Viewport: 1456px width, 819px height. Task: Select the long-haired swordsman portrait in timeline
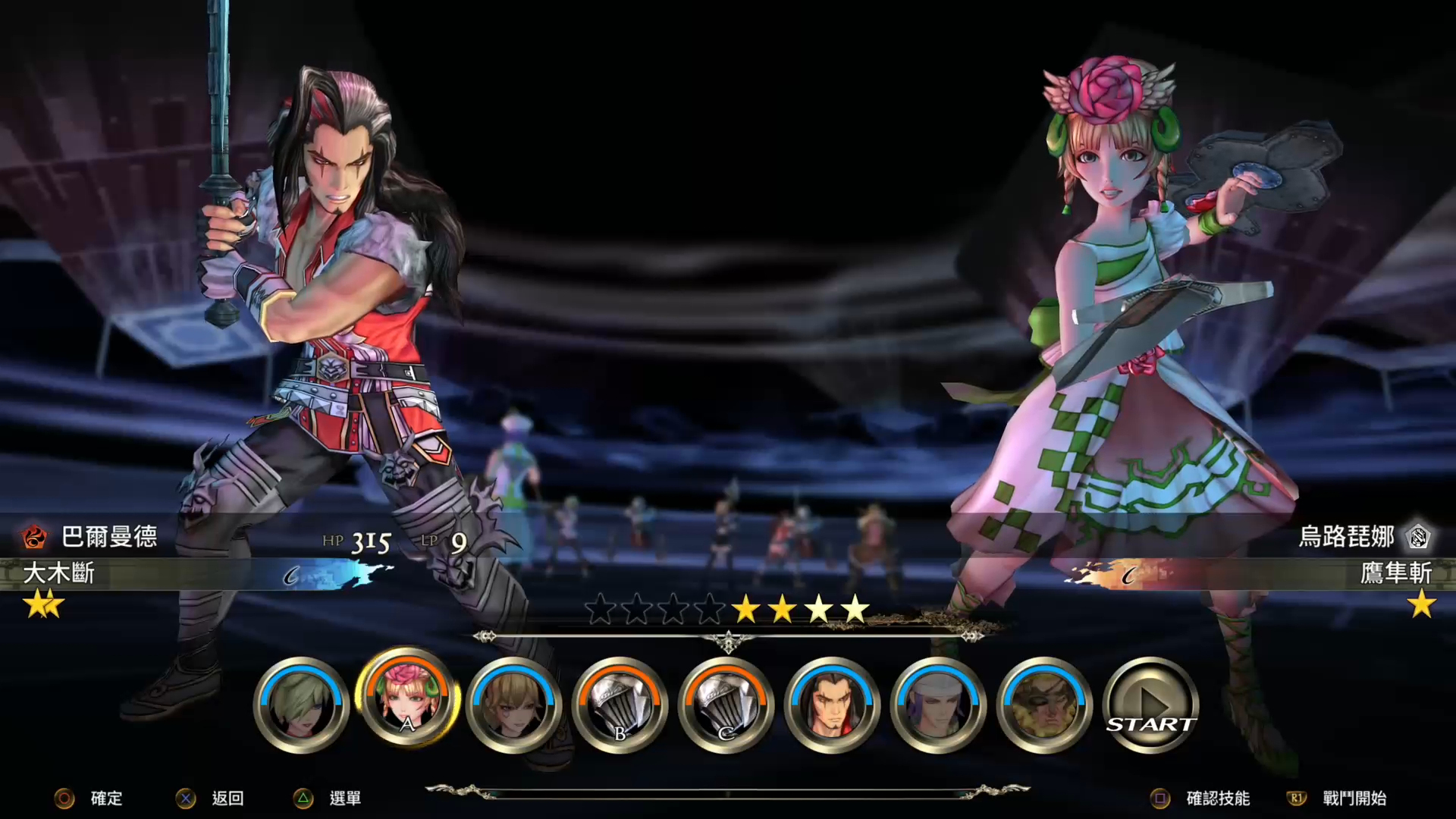(x=832, y=706)
